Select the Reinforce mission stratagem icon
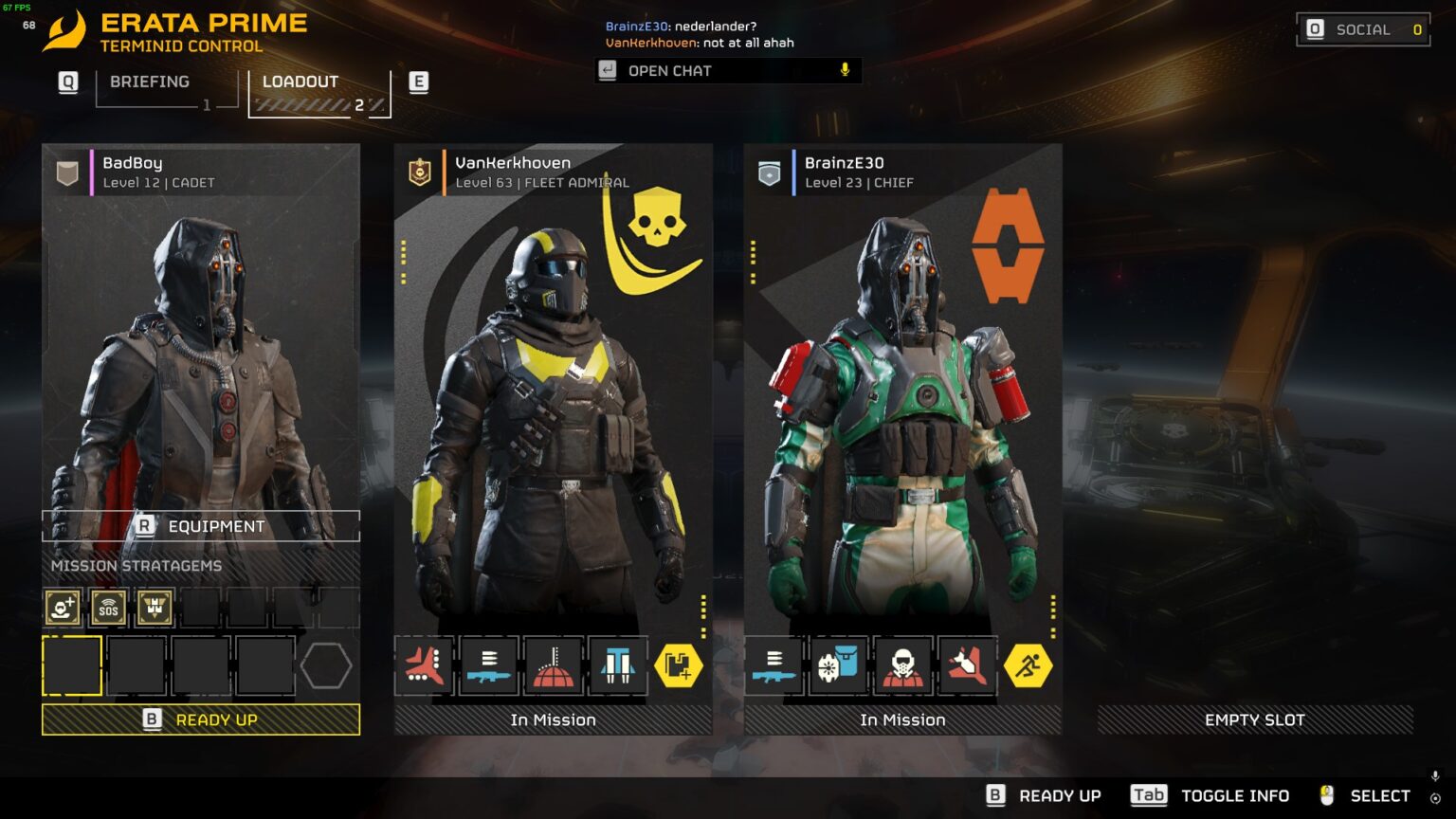The height and width of the screenshot is (819, 1456). coord(62,607)
